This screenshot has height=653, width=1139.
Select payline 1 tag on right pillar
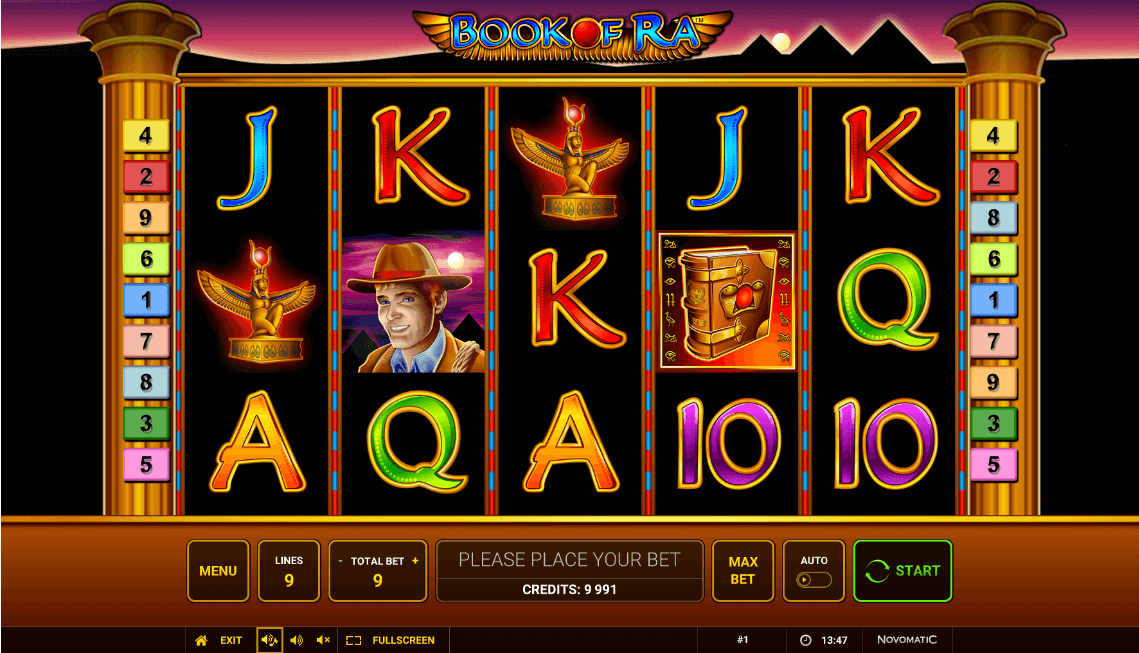[x=993, y=300]
